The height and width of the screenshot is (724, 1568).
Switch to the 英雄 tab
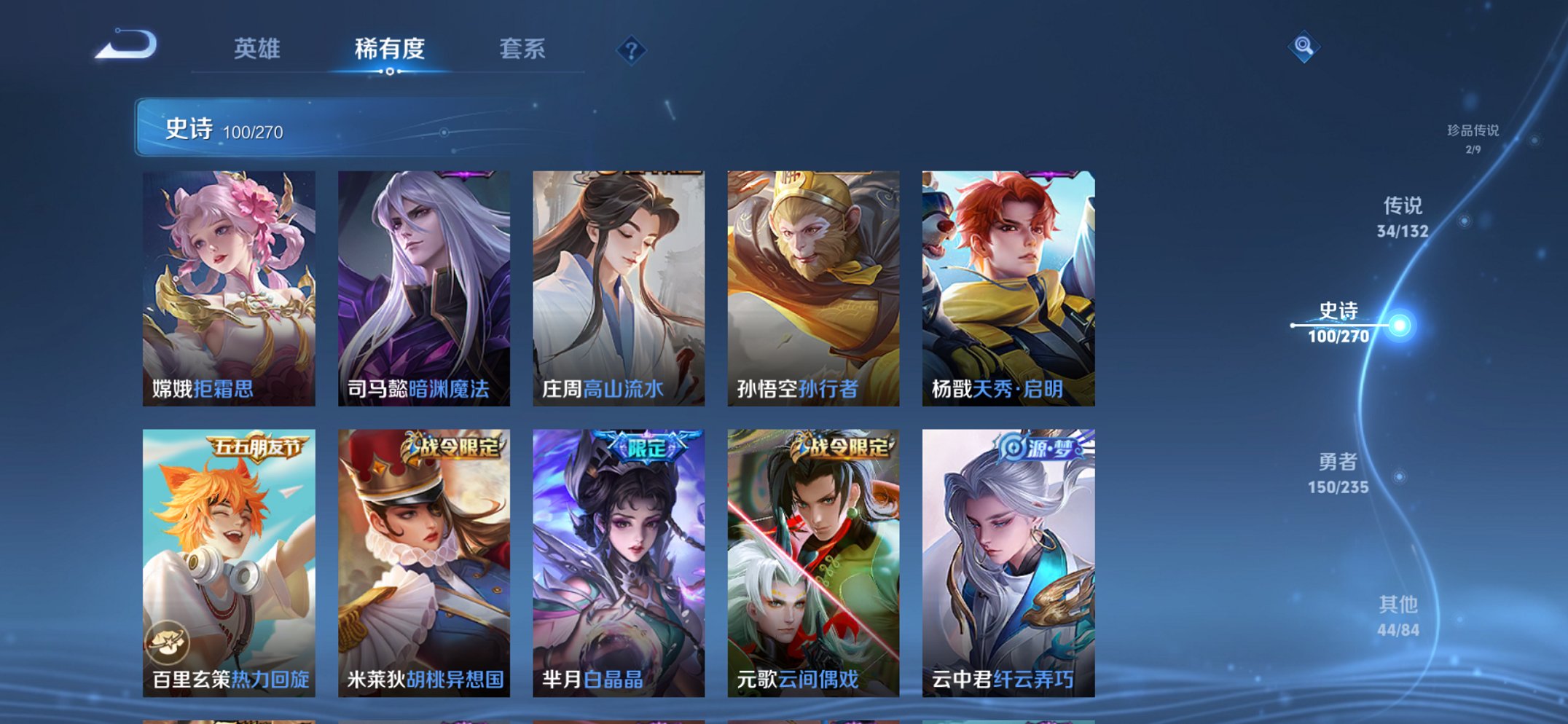pyautogui.click(x=257, y=50)
